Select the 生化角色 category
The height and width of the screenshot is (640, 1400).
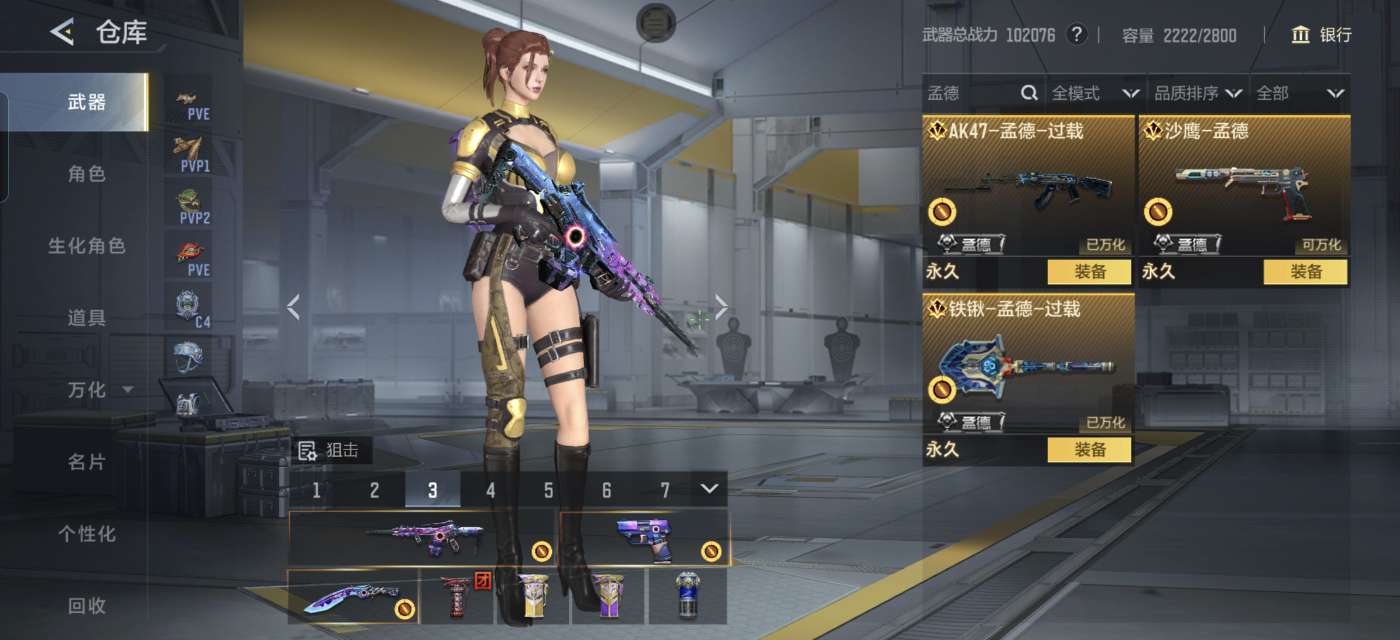(86, 246)
